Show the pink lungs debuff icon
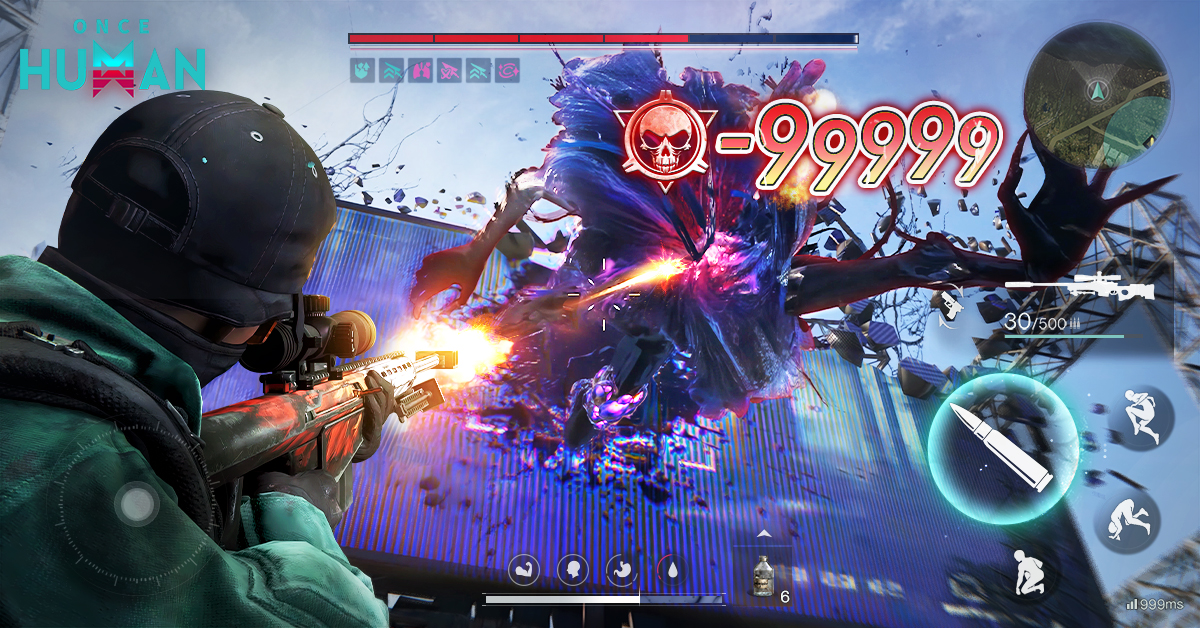 coord(420,70)
